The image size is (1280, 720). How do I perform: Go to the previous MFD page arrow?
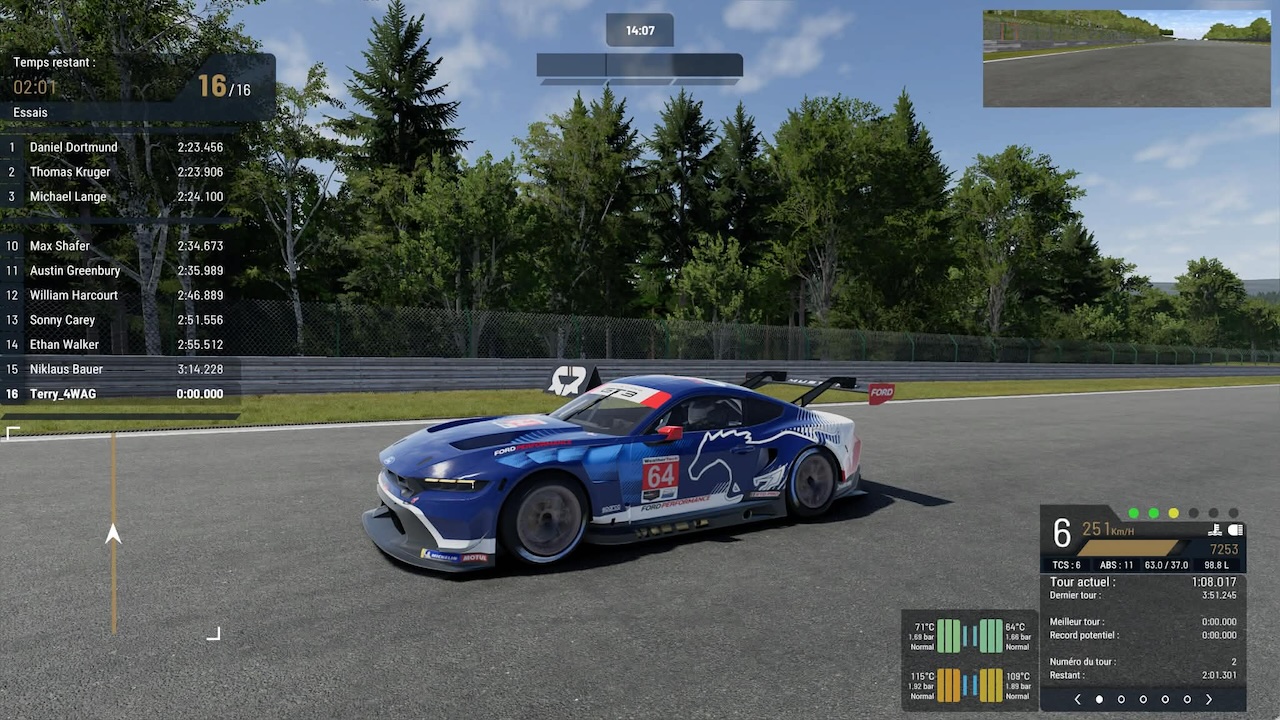tap(1077, 700)
